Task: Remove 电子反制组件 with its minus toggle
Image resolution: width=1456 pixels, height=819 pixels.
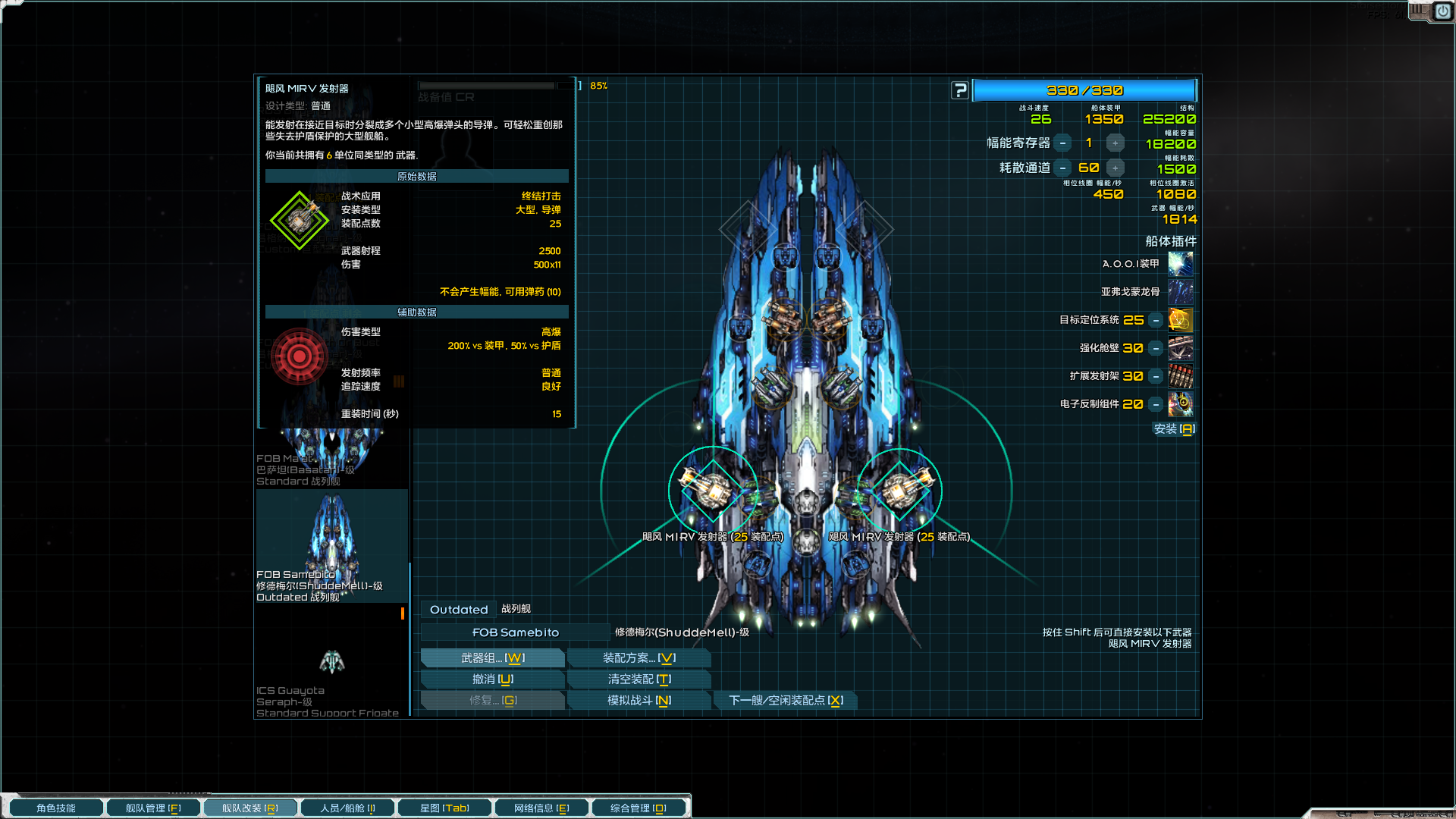Action: [x=1155, y=404]
